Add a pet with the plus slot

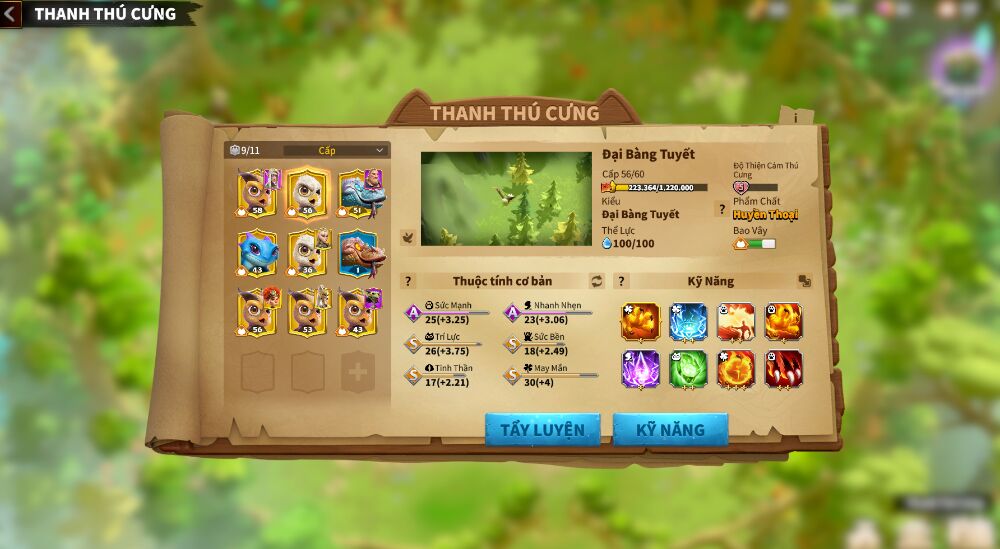357,371
